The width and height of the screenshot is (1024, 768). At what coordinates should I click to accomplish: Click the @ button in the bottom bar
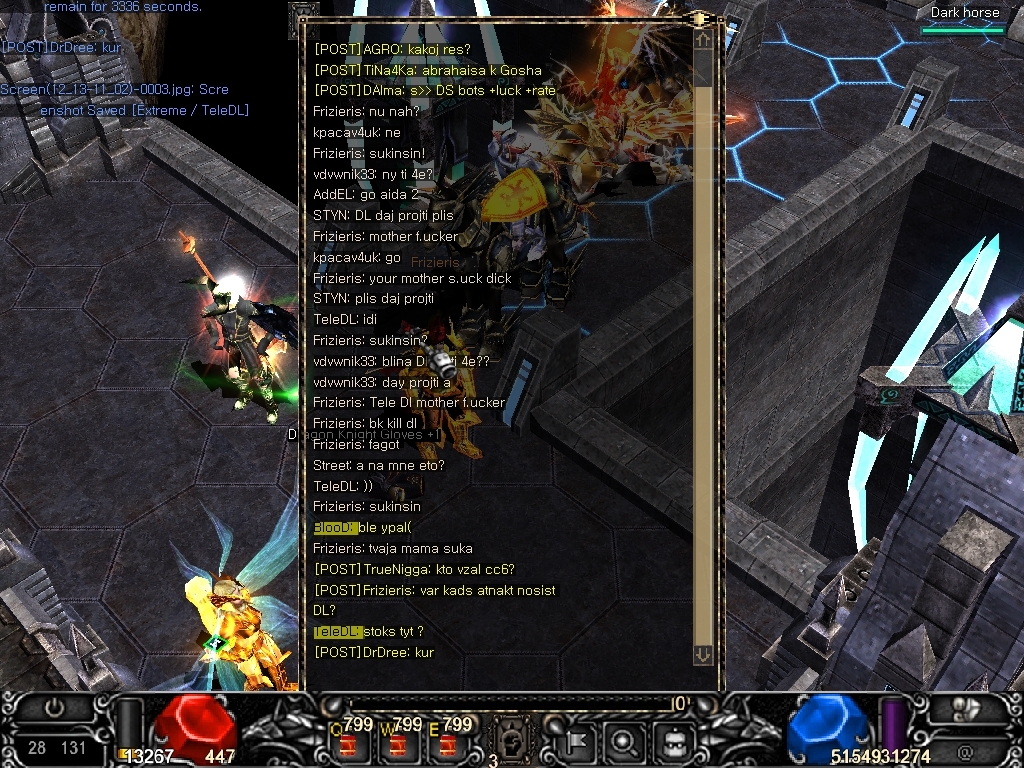click(965, 750)
